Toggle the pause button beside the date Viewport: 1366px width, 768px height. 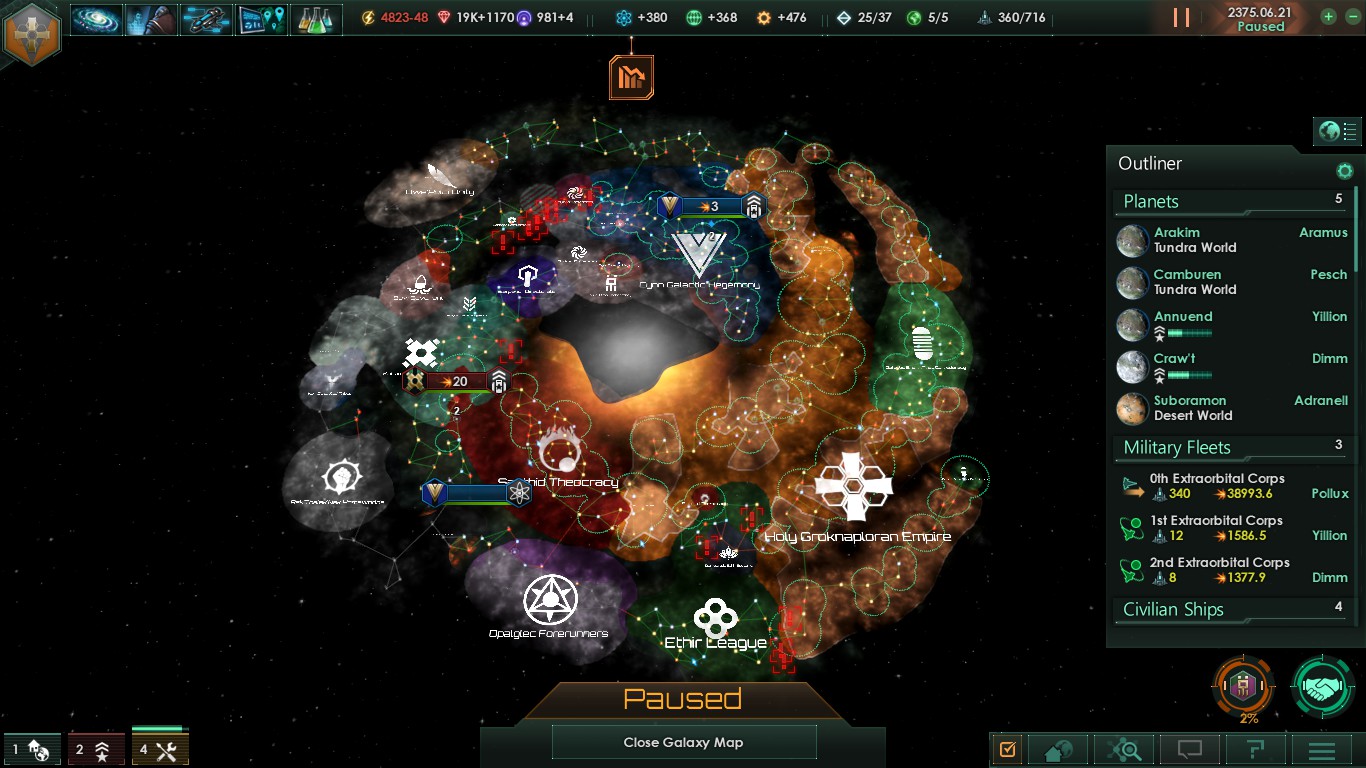coord(1181,17)
